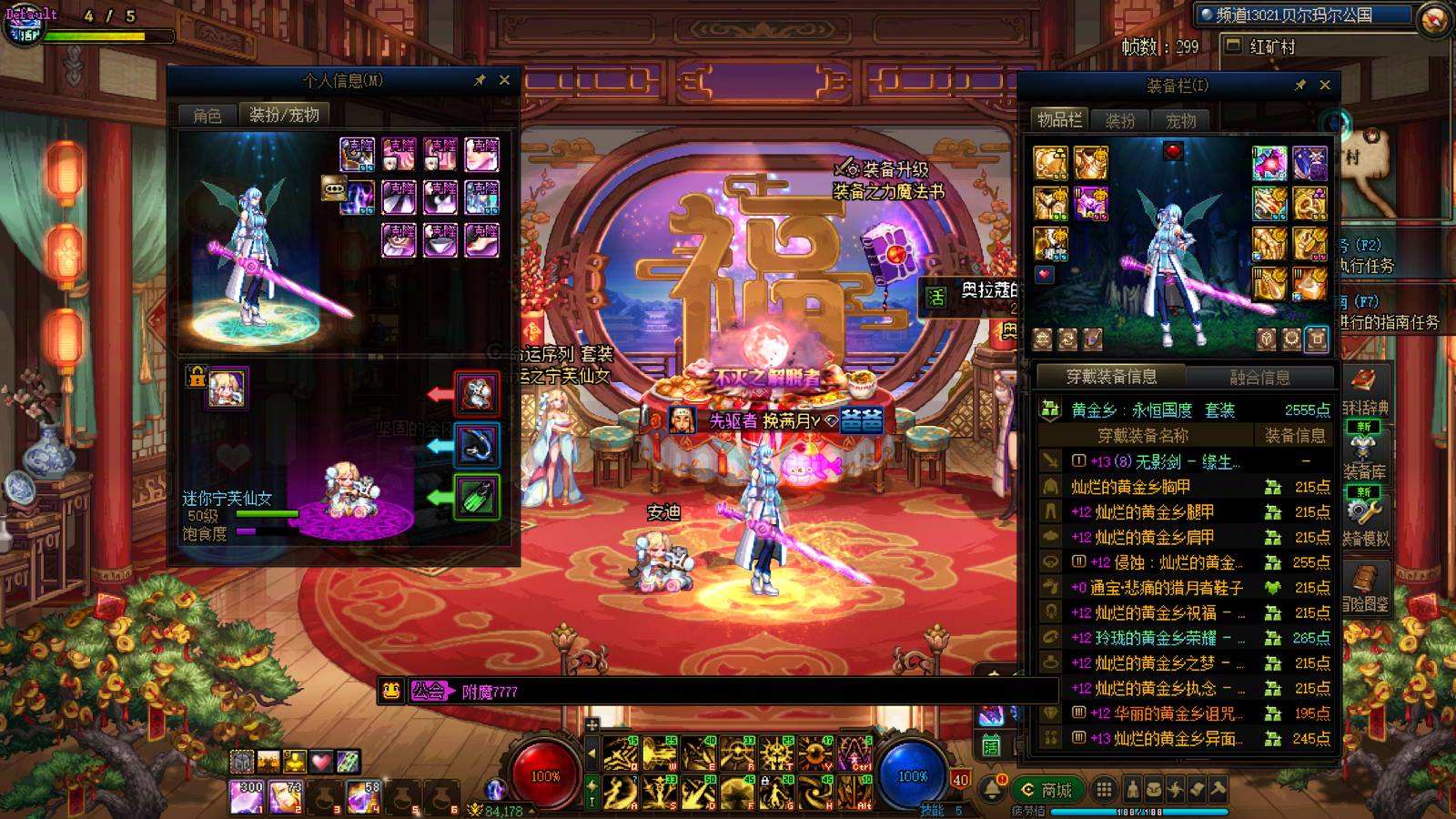Select the 物品栏 inventory tab
The image size is (1456, 819).
click(x=1060, y=120)
